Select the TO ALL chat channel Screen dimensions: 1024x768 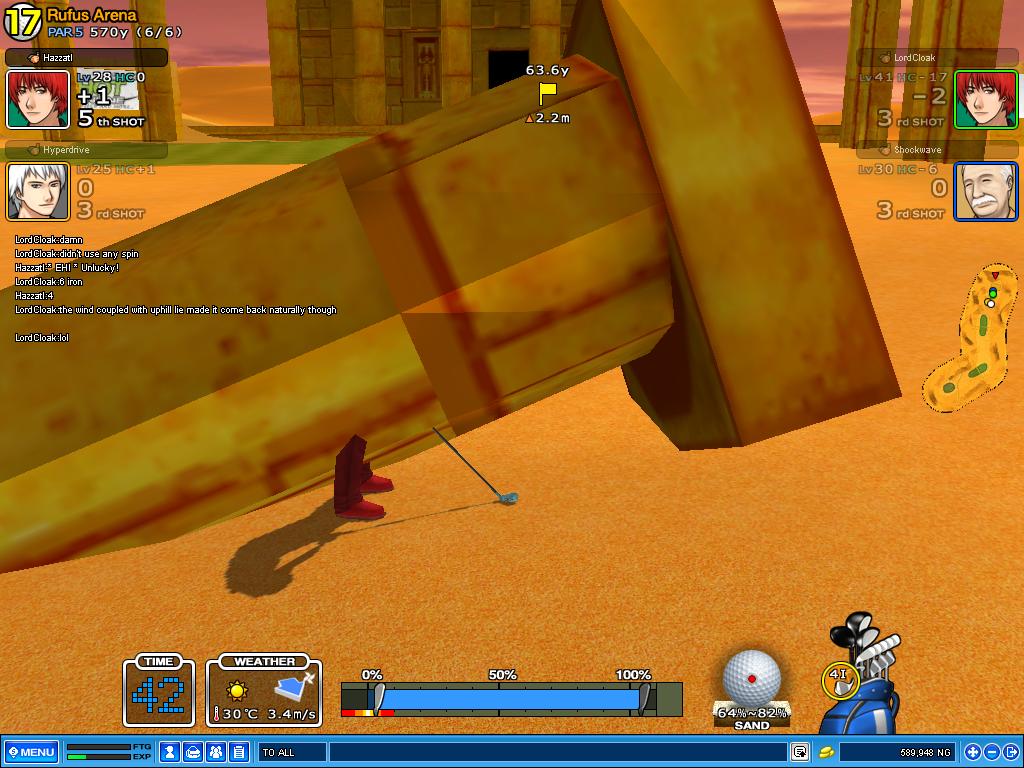click(x=291, y=752)
